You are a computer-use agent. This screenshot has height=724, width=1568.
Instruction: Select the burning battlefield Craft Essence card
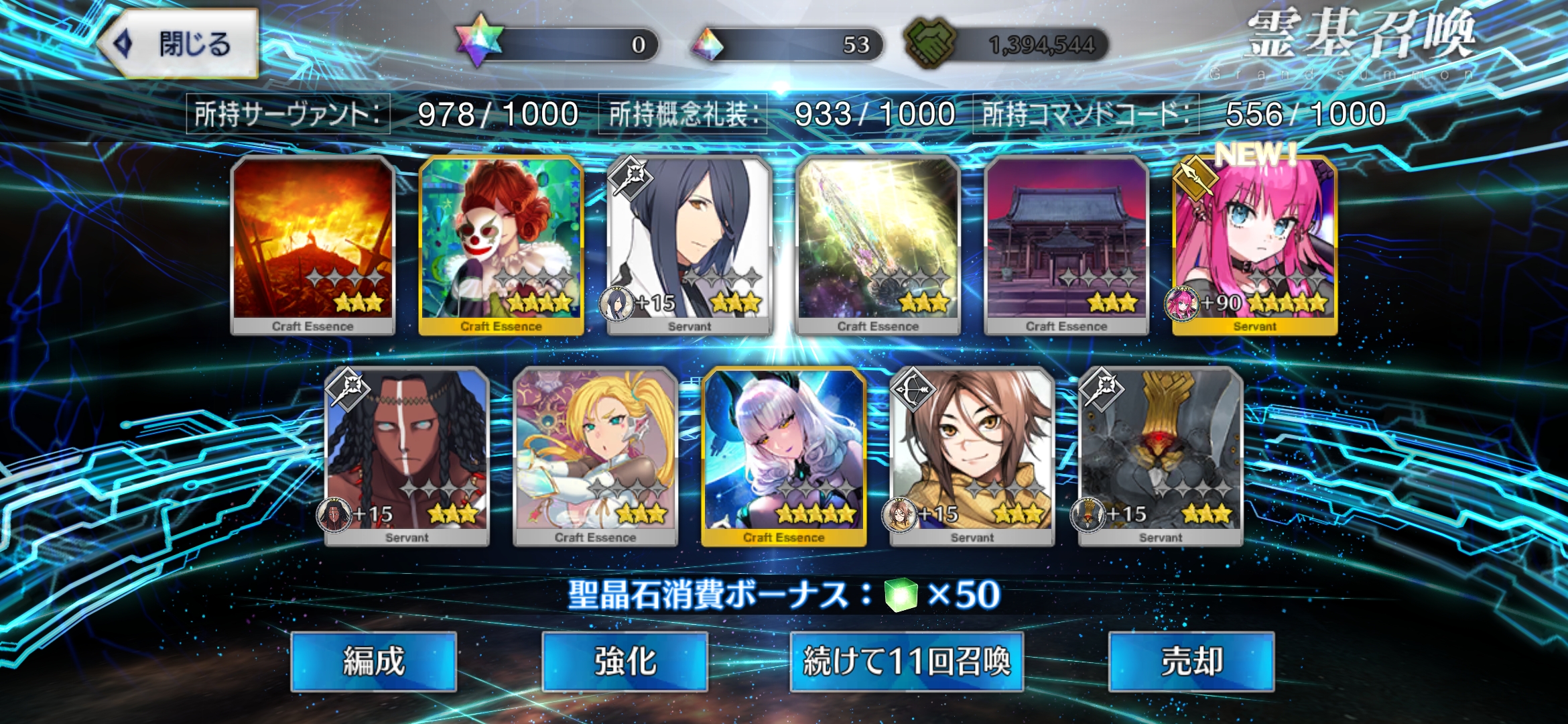tap(313, 245)
